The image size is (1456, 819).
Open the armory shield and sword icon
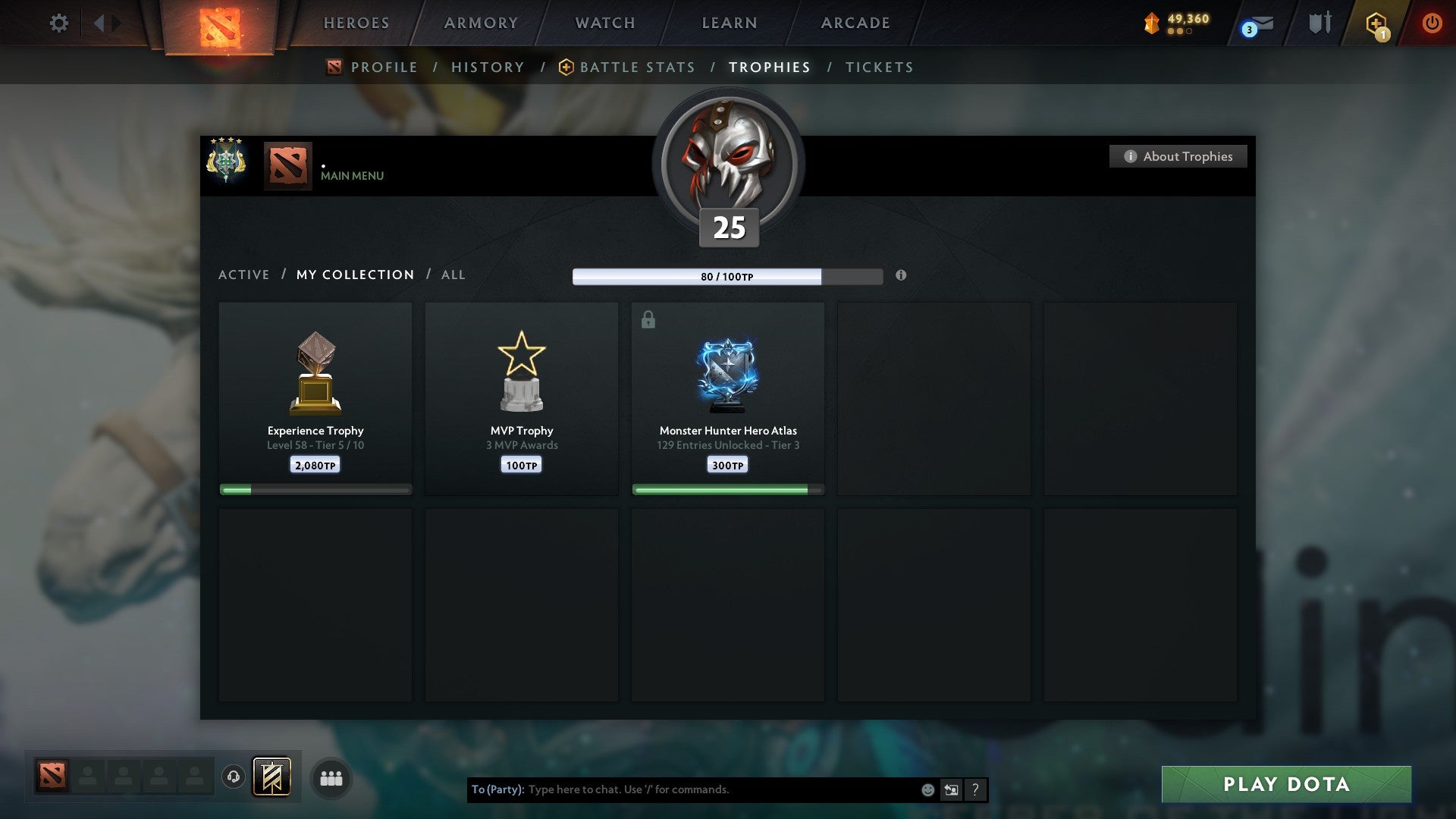(x=1319, y=23)
